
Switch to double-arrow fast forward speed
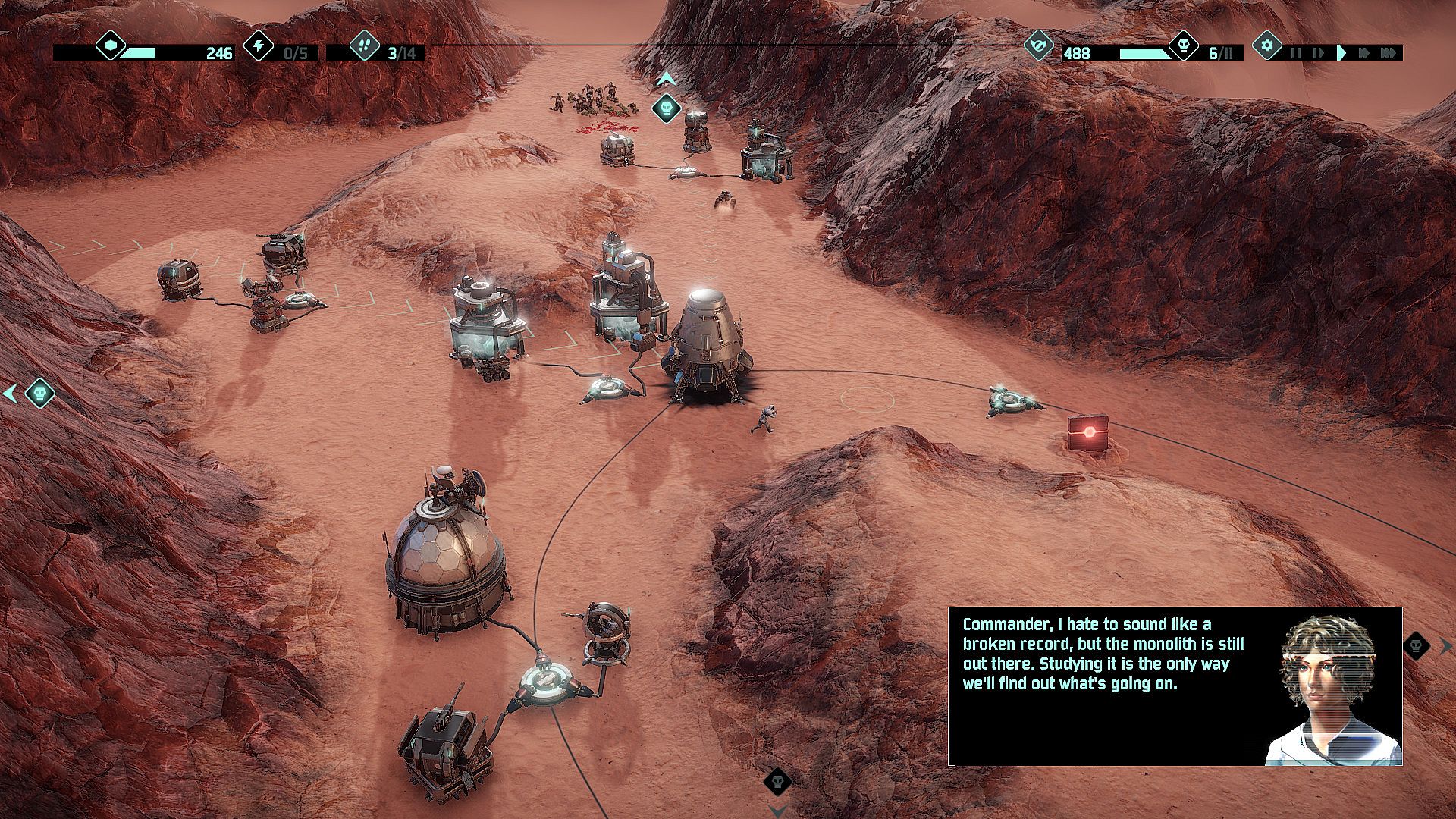click(1364, 53)
